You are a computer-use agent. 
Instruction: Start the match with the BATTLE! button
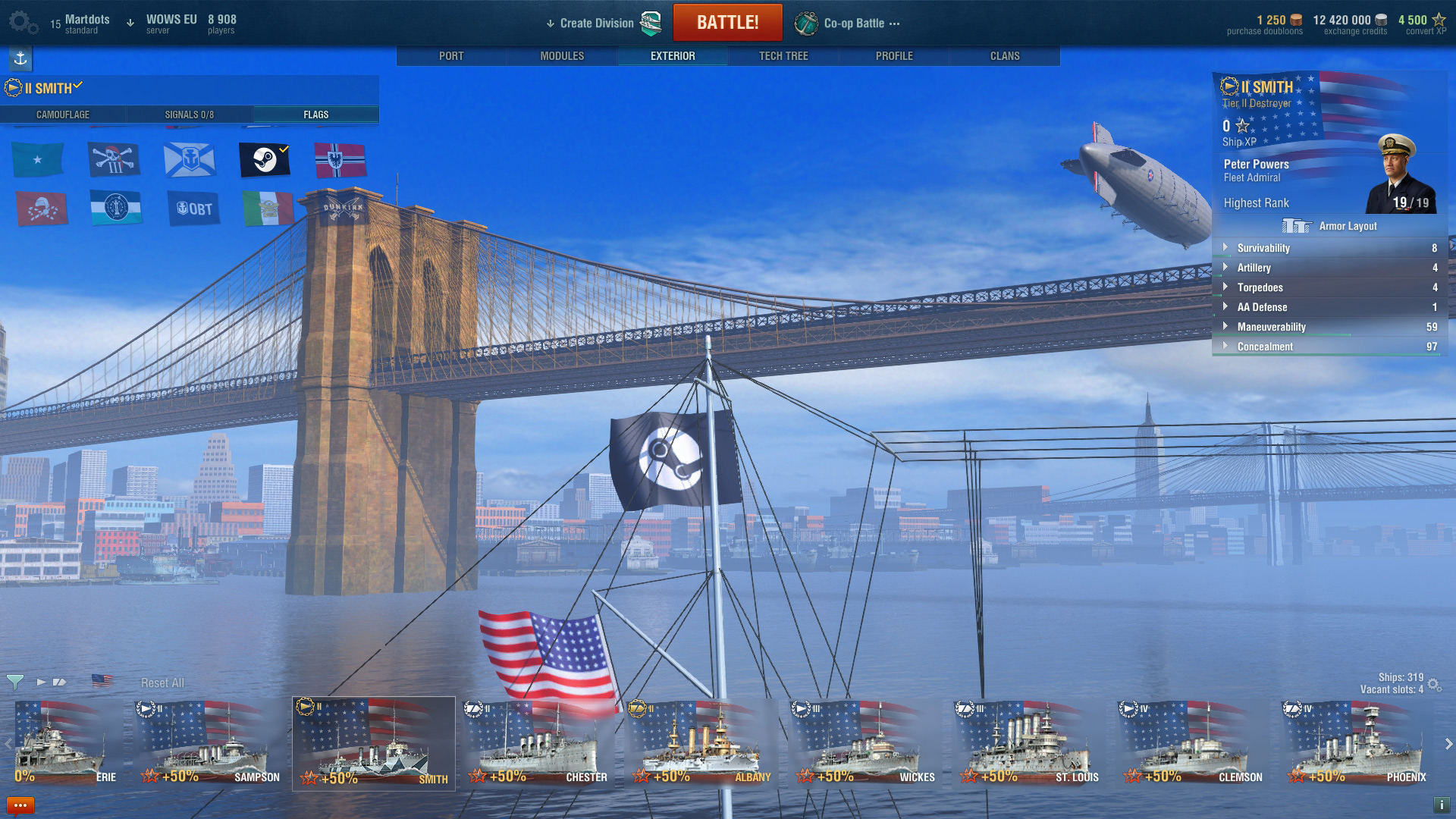727,23
